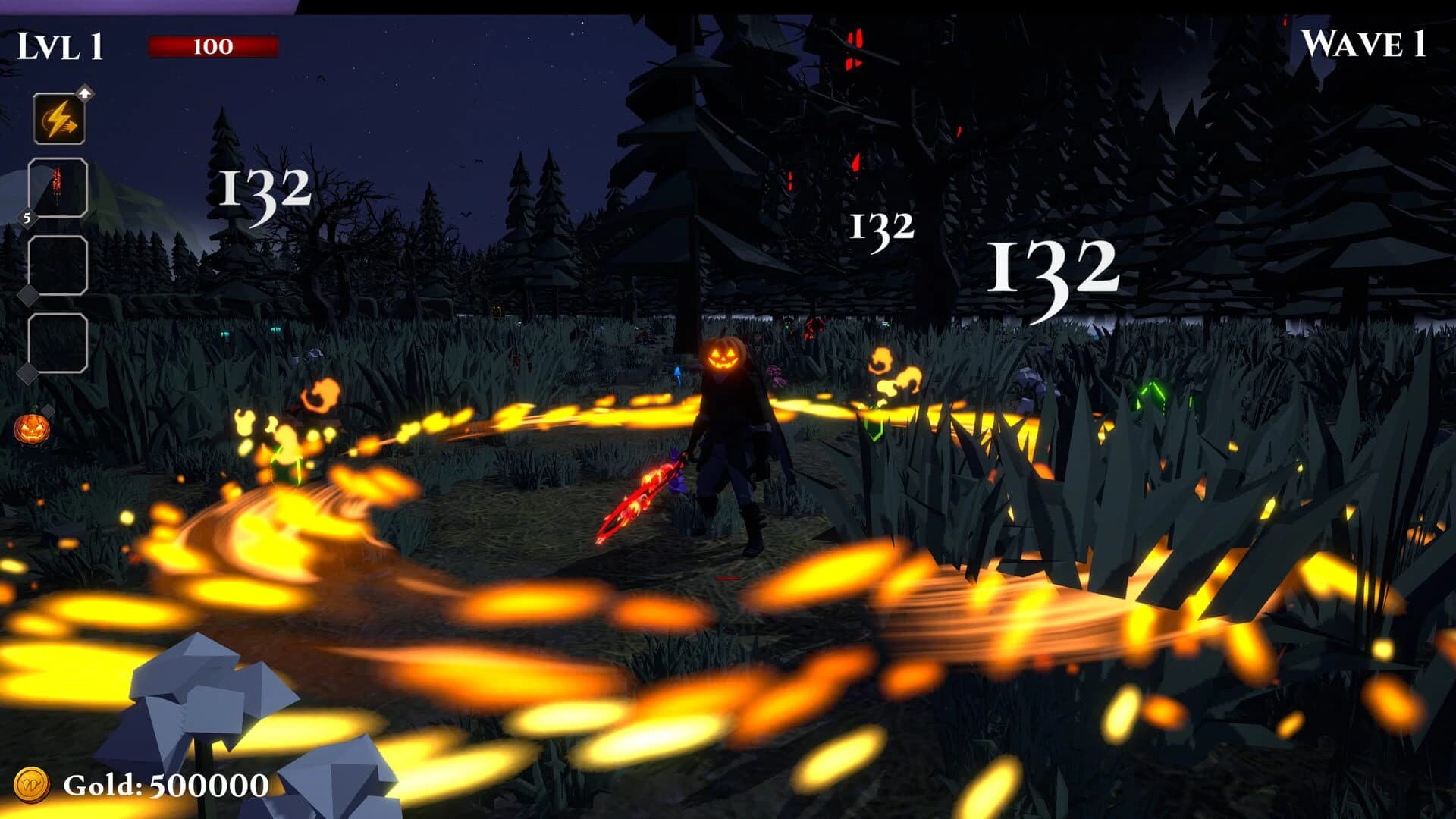Activate the blood spike ability in slot two
The image size is (1456, 819).
[x=57, y=187]
